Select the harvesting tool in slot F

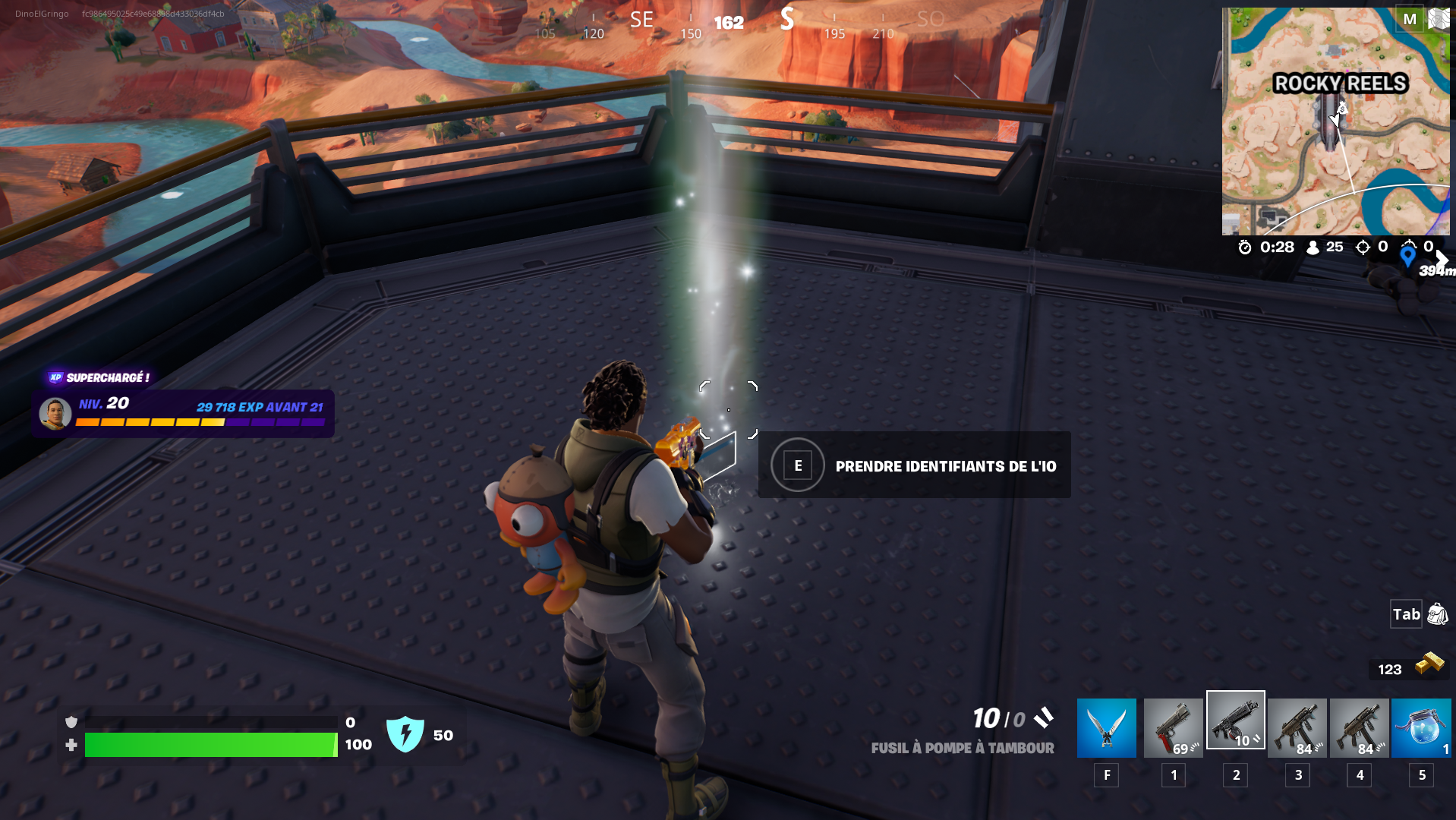(x=1105, y=727)
